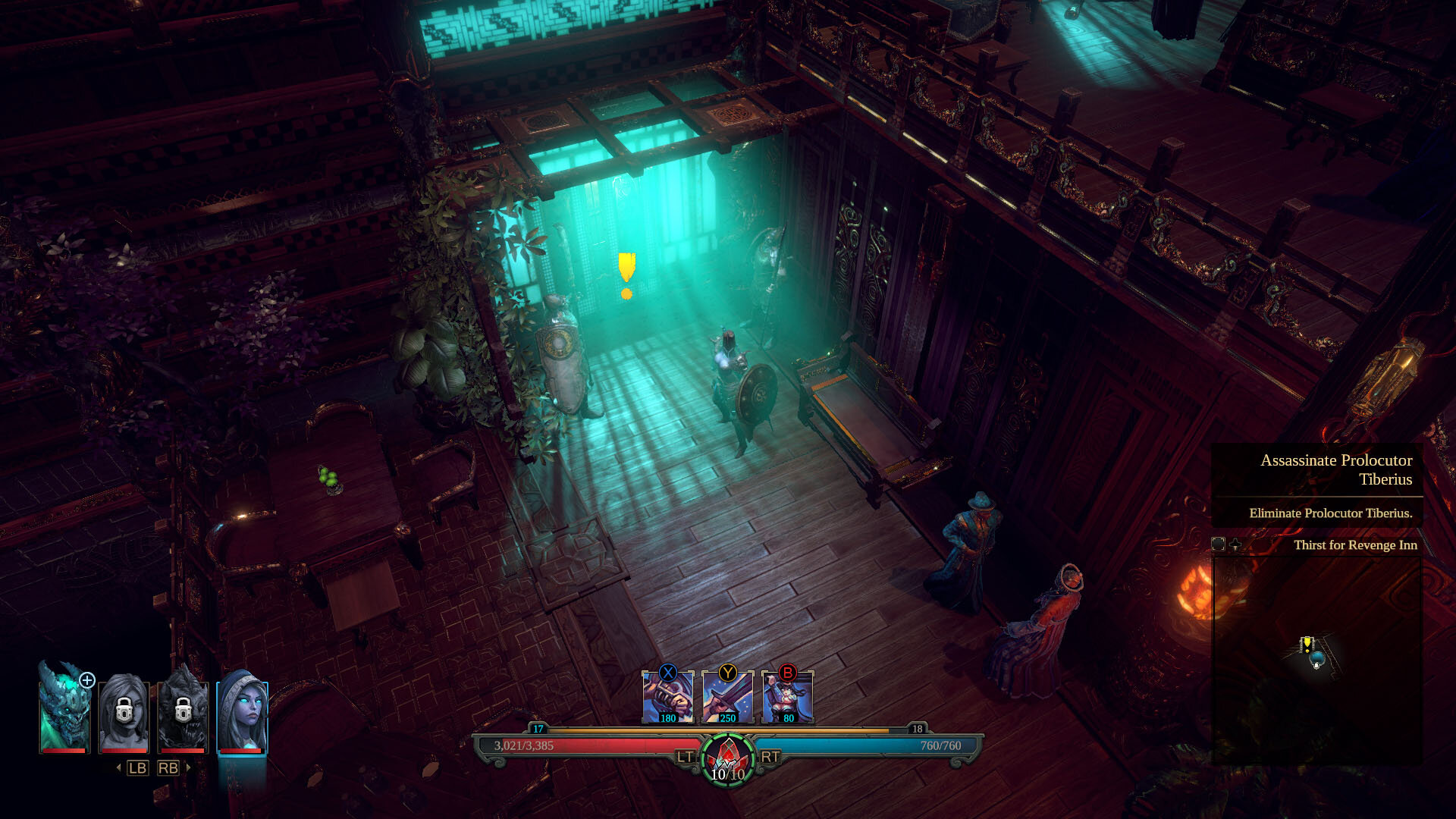Show the next form with right arrow

click(x=188, y=768)
